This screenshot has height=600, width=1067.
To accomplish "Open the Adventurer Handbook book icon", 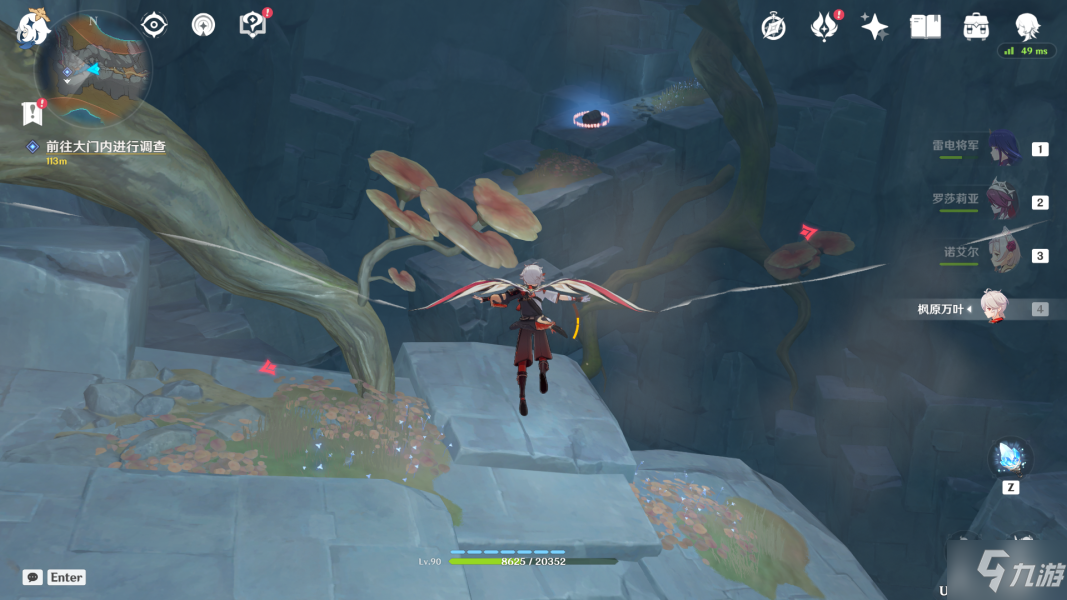I will (925, 27).
